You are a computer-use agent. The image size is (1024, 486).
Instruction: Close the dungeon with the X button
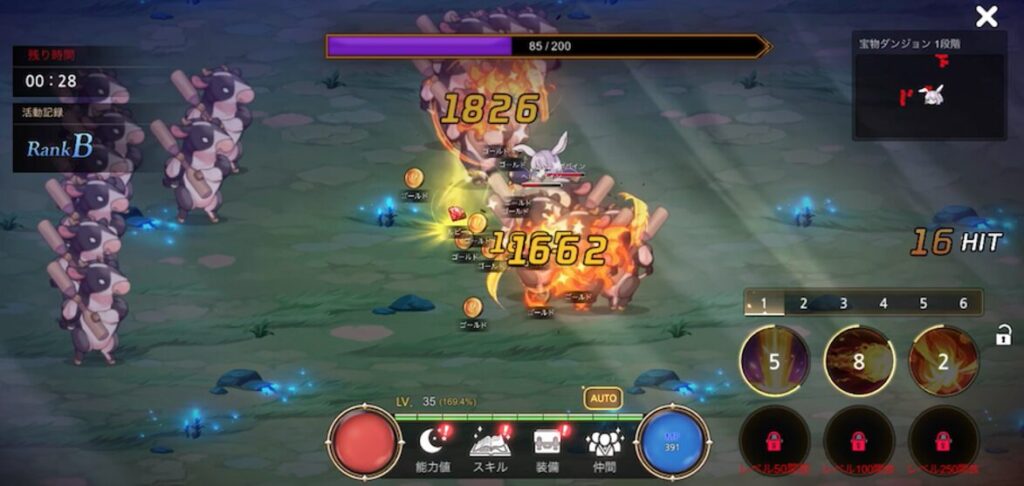987,16
